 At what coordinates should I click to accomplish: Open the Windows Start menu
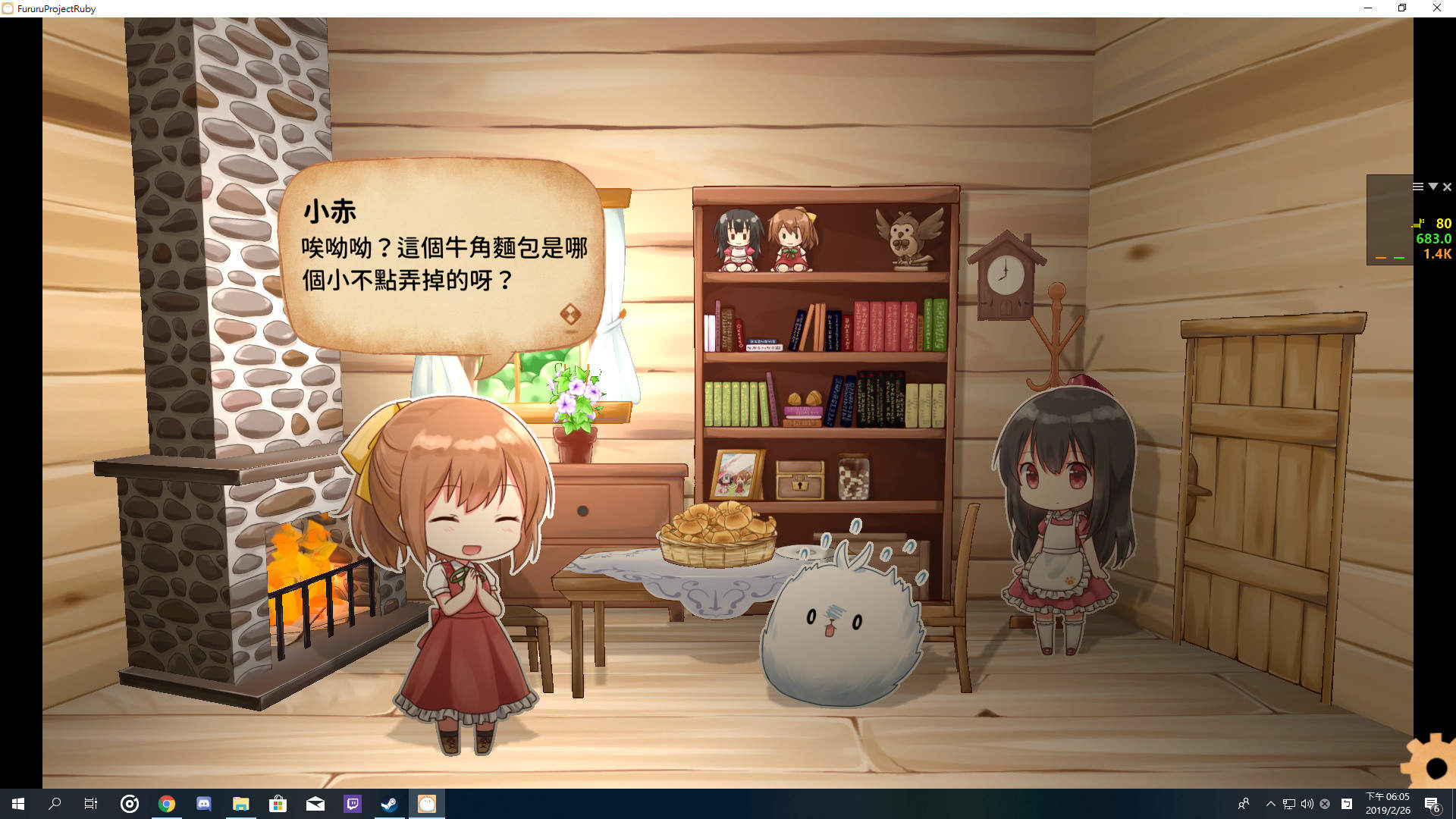[16, 805]
